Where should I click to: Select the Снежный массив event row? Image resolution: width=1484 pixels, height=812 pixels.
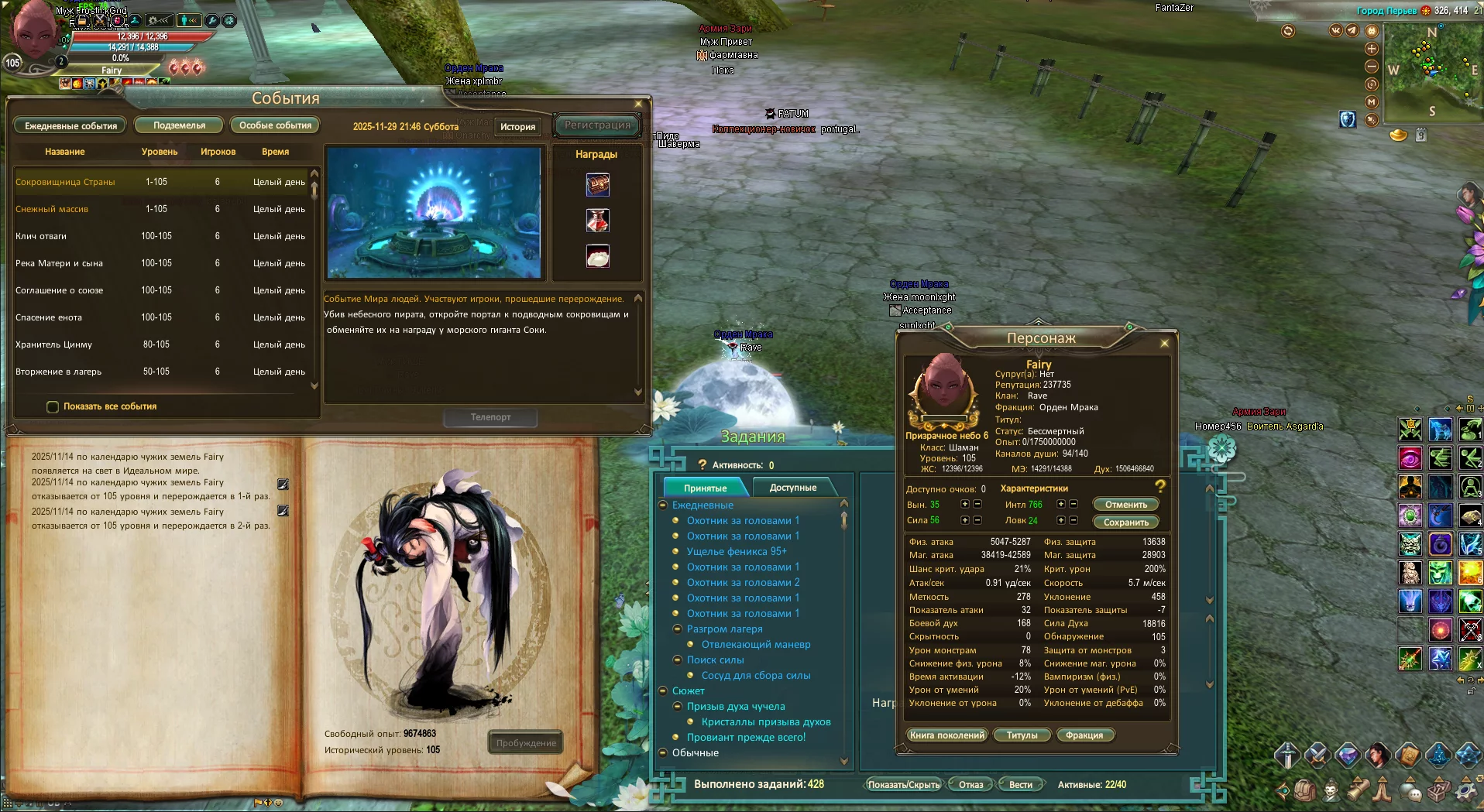[x=52, y=209]
